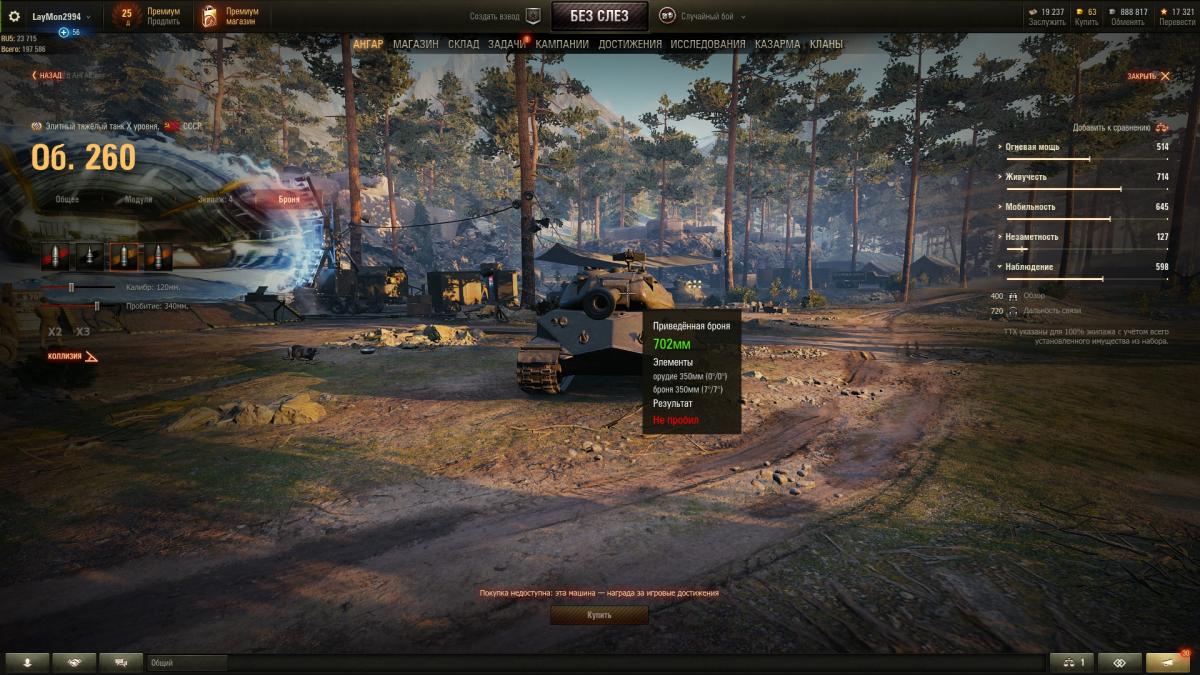Image resolution: width=1200 pixels, height=675 pixels.
Task: Expand the Живучесть stats
Action: (1030, 176)
